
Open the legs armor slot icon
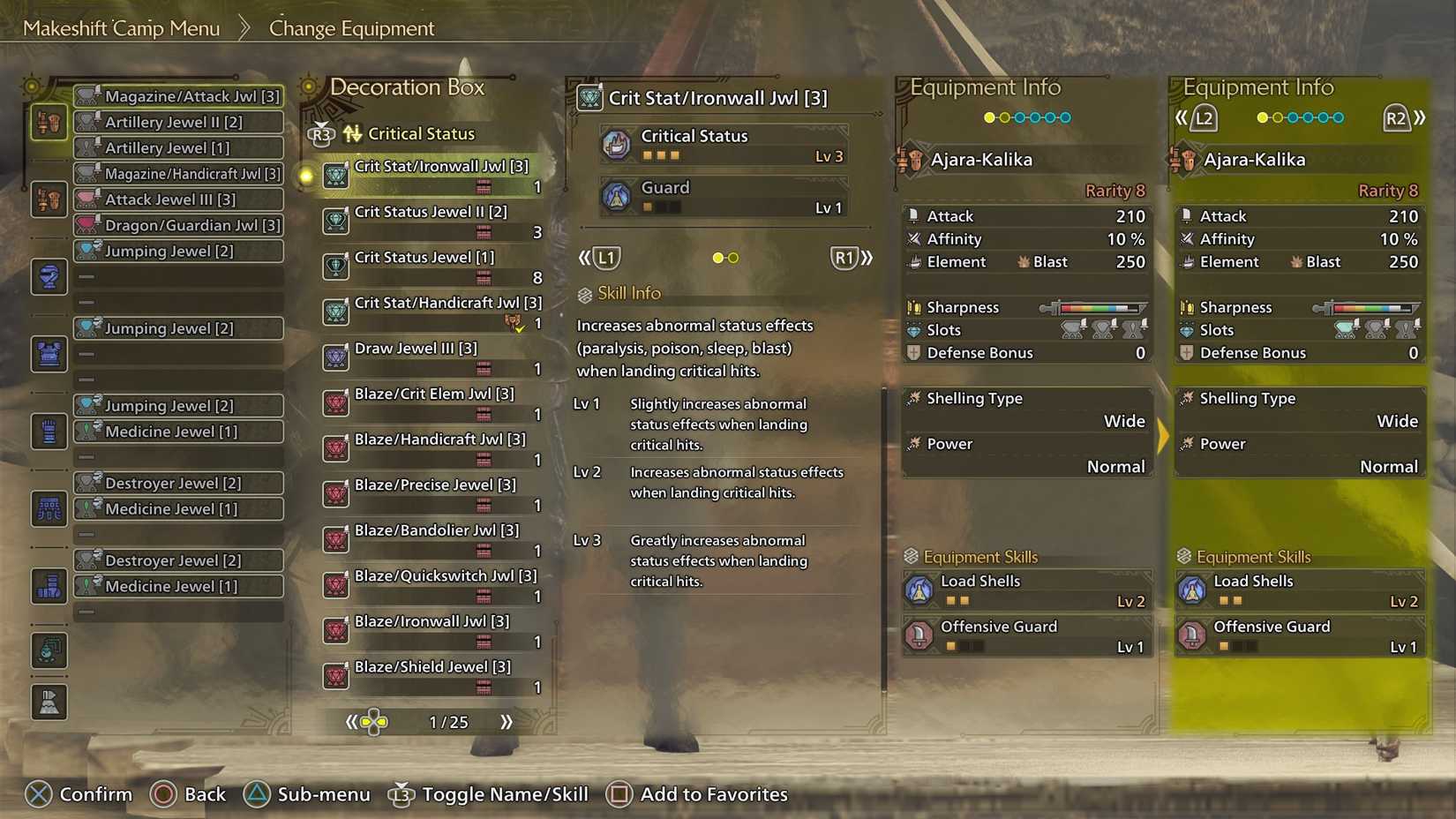49,585
